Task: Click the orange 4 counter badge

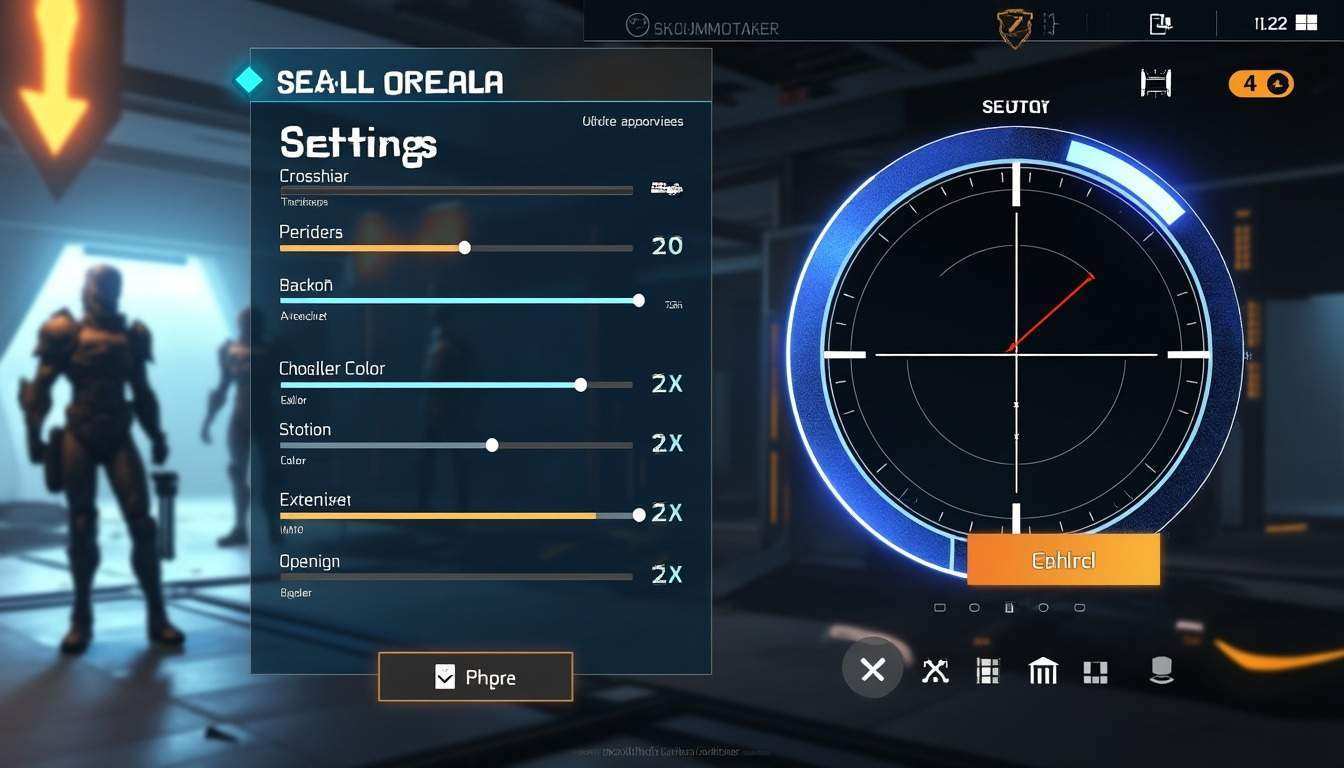Action: (x=1260, y=84)
